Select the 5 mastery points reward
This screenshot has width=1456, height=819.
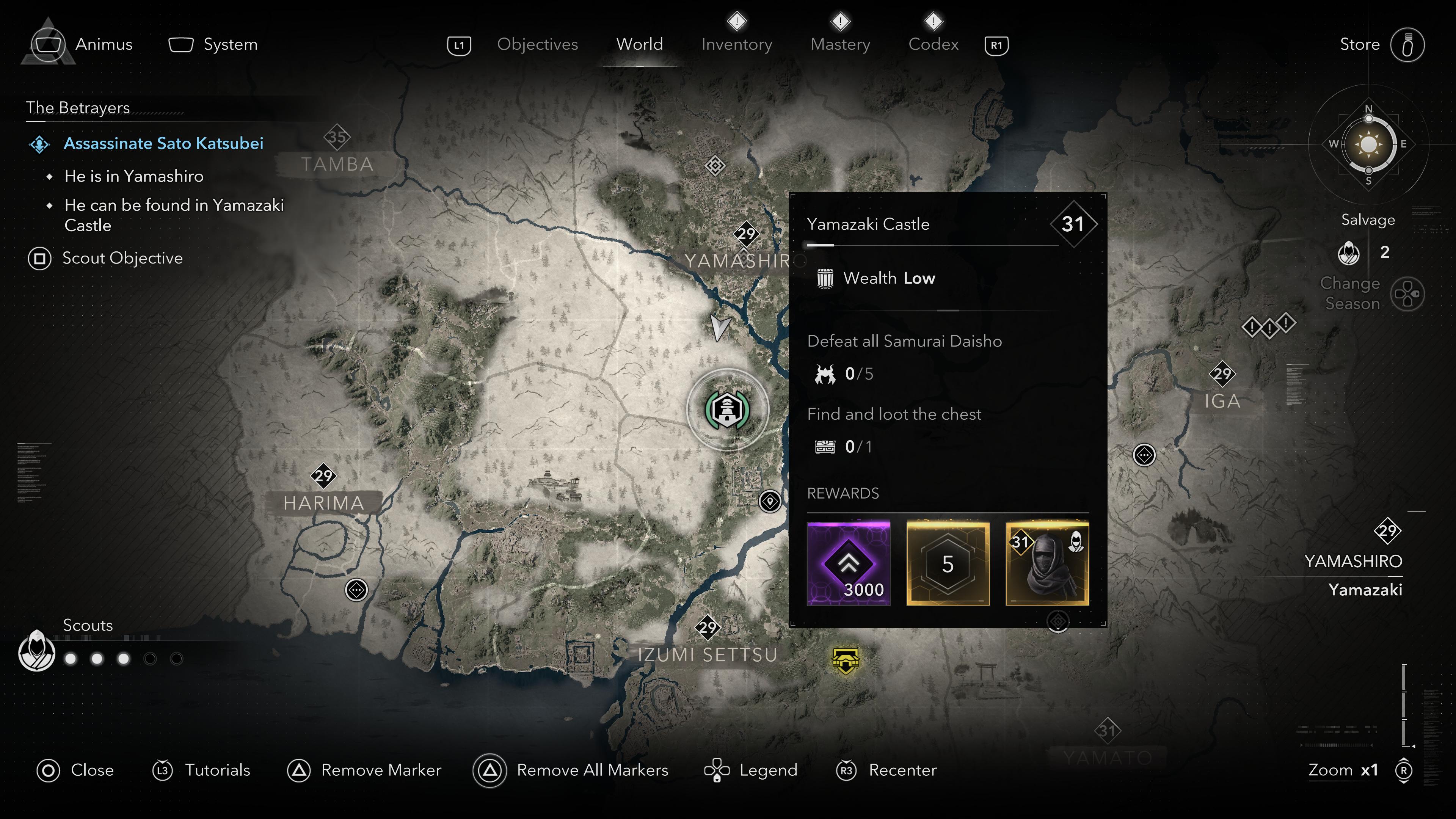tap(948, 563)
